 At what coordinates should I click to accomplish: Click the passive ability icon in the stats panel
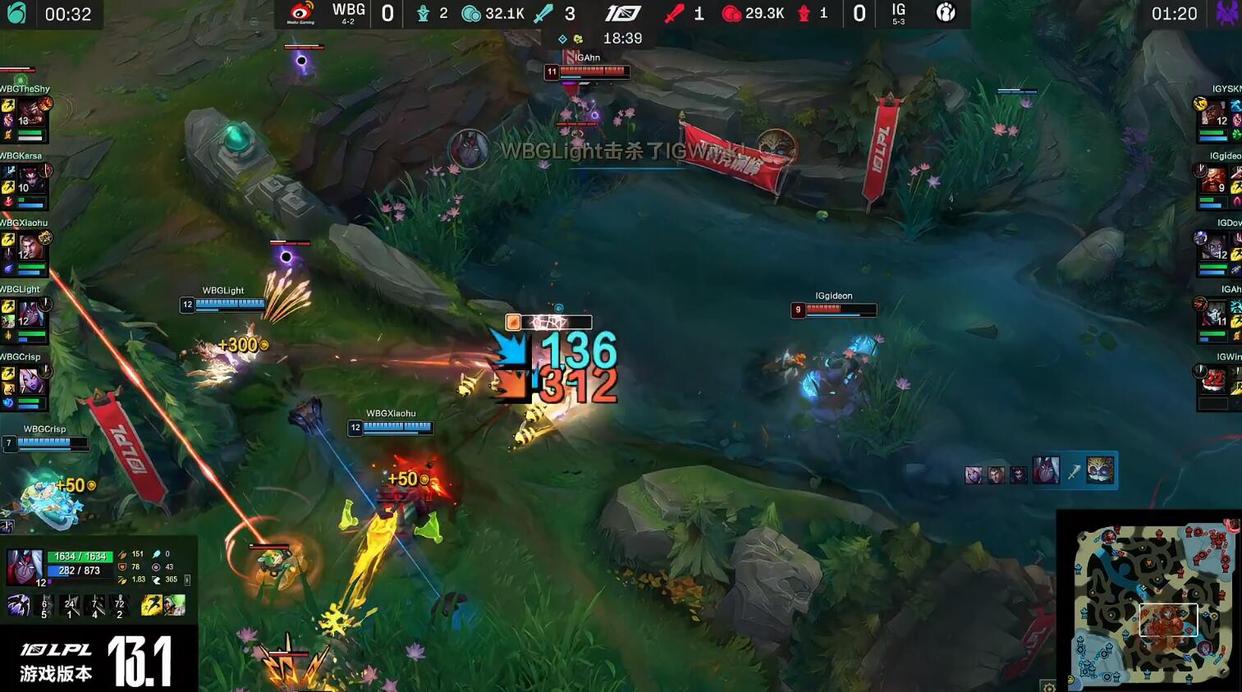pos(19,605)
